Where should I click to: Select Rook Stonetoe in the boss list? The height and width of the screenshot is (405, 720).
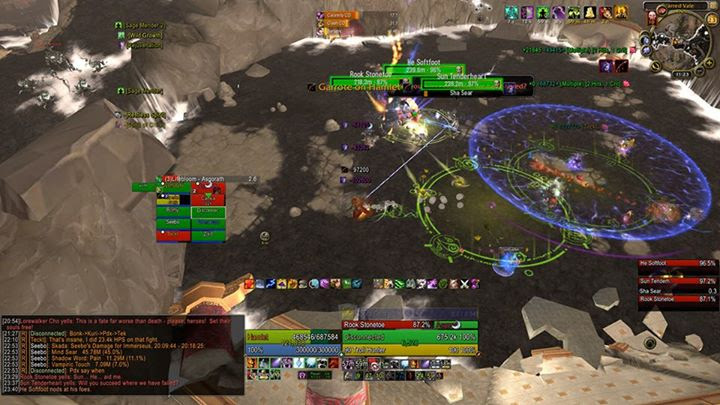point(691,299)
